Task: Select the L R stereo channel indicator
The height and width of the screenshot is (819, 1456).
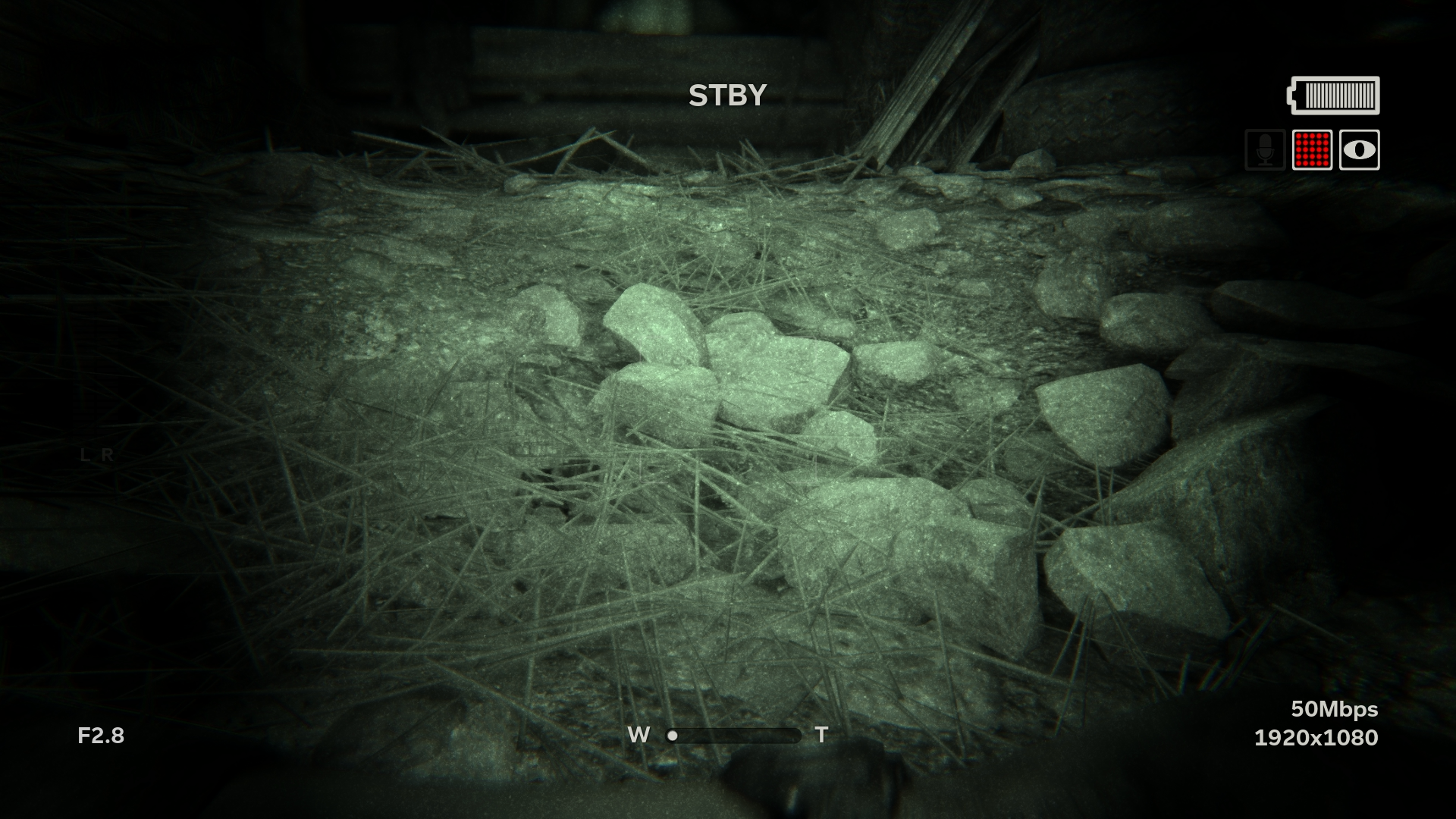Action: 96,455
